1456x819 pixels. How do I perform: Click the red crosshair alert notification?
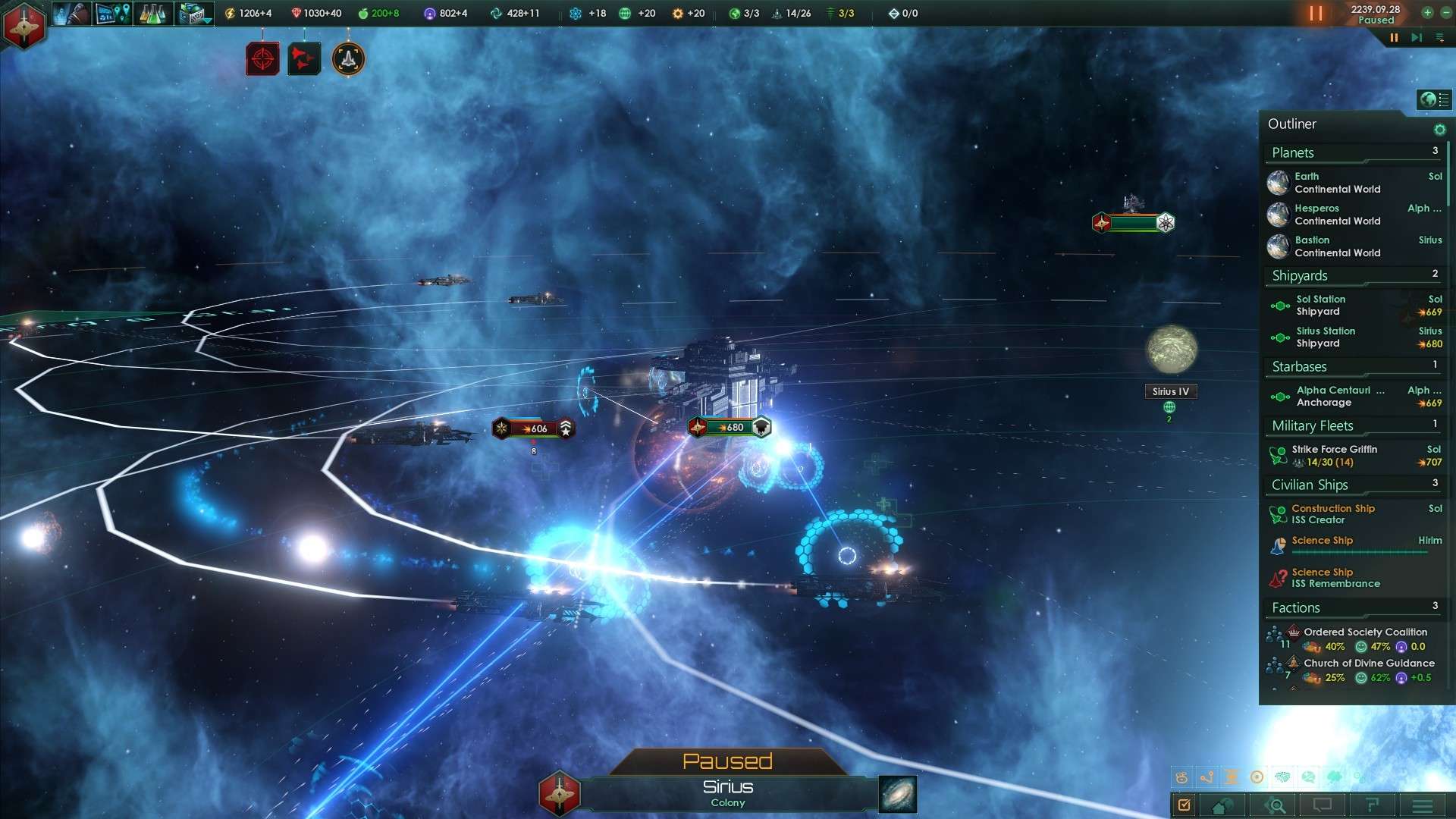[x=262, y=59]
